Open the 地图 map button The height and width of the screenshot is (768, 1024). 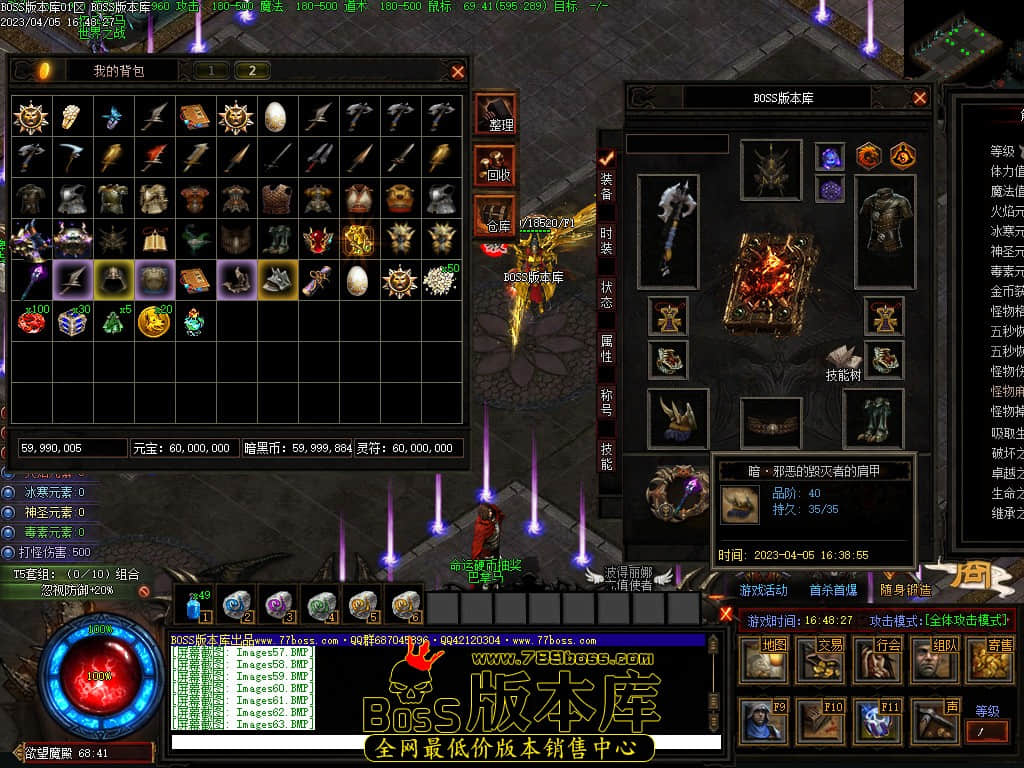click(x=762, y=660)
